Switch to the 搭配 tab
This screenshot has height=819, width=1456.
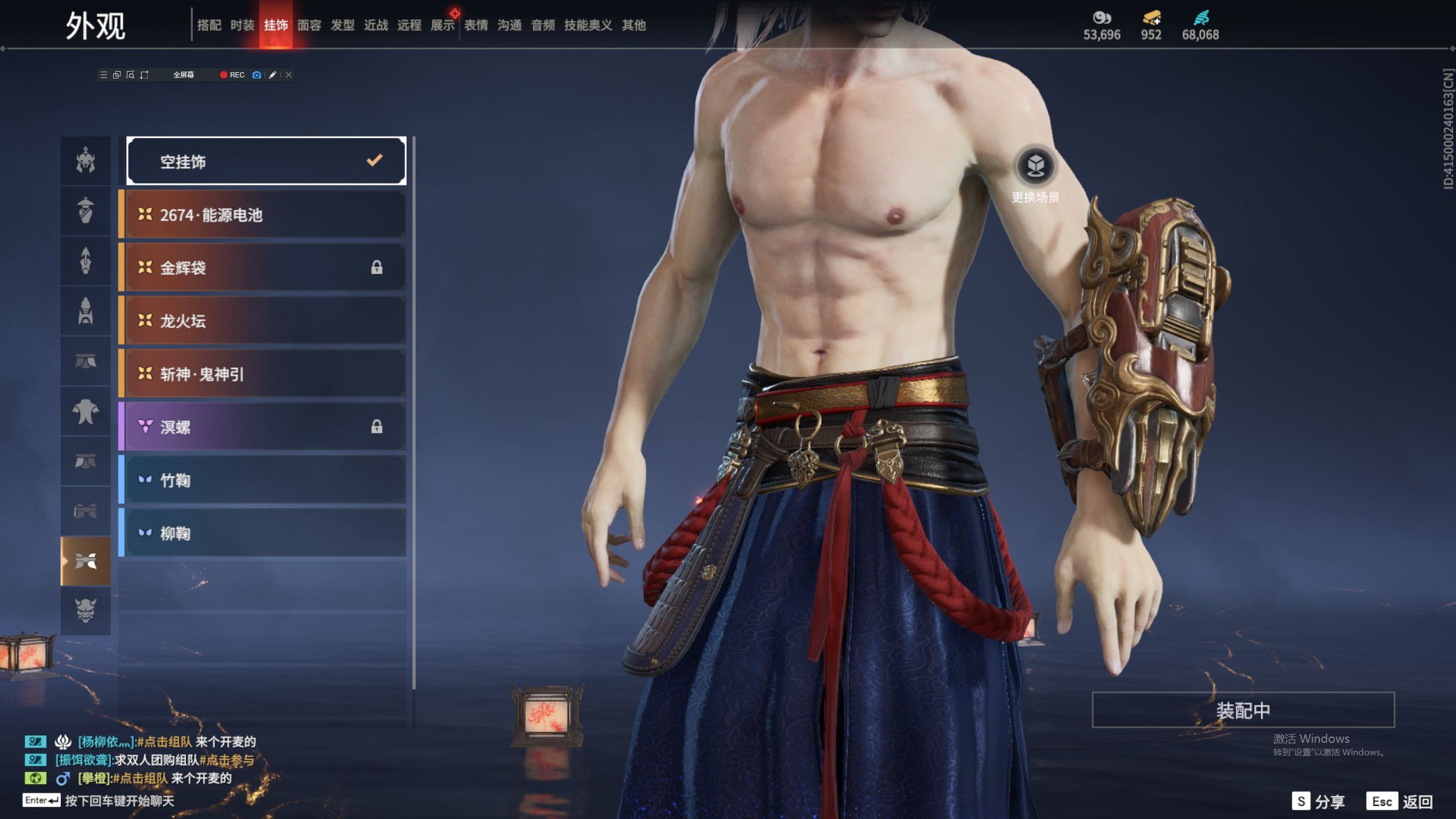[209, 25]
